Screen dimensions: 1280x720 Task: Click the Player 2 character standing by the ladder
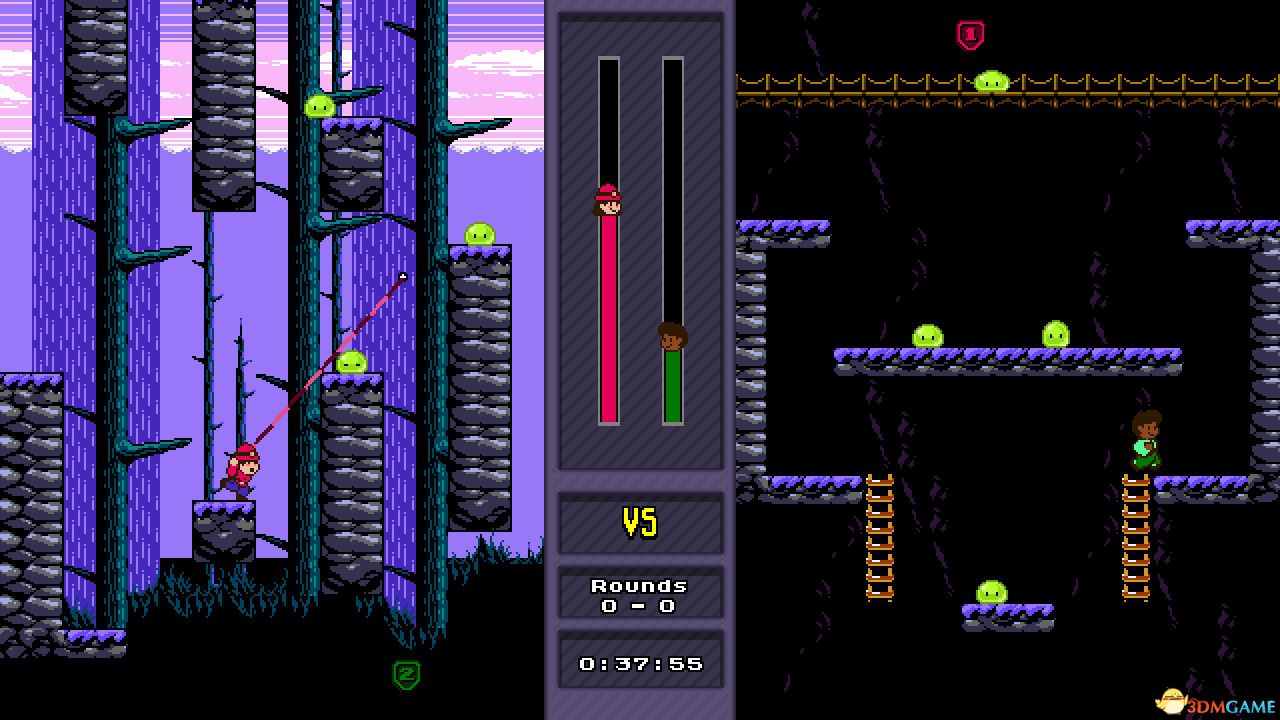point(1146,440)
